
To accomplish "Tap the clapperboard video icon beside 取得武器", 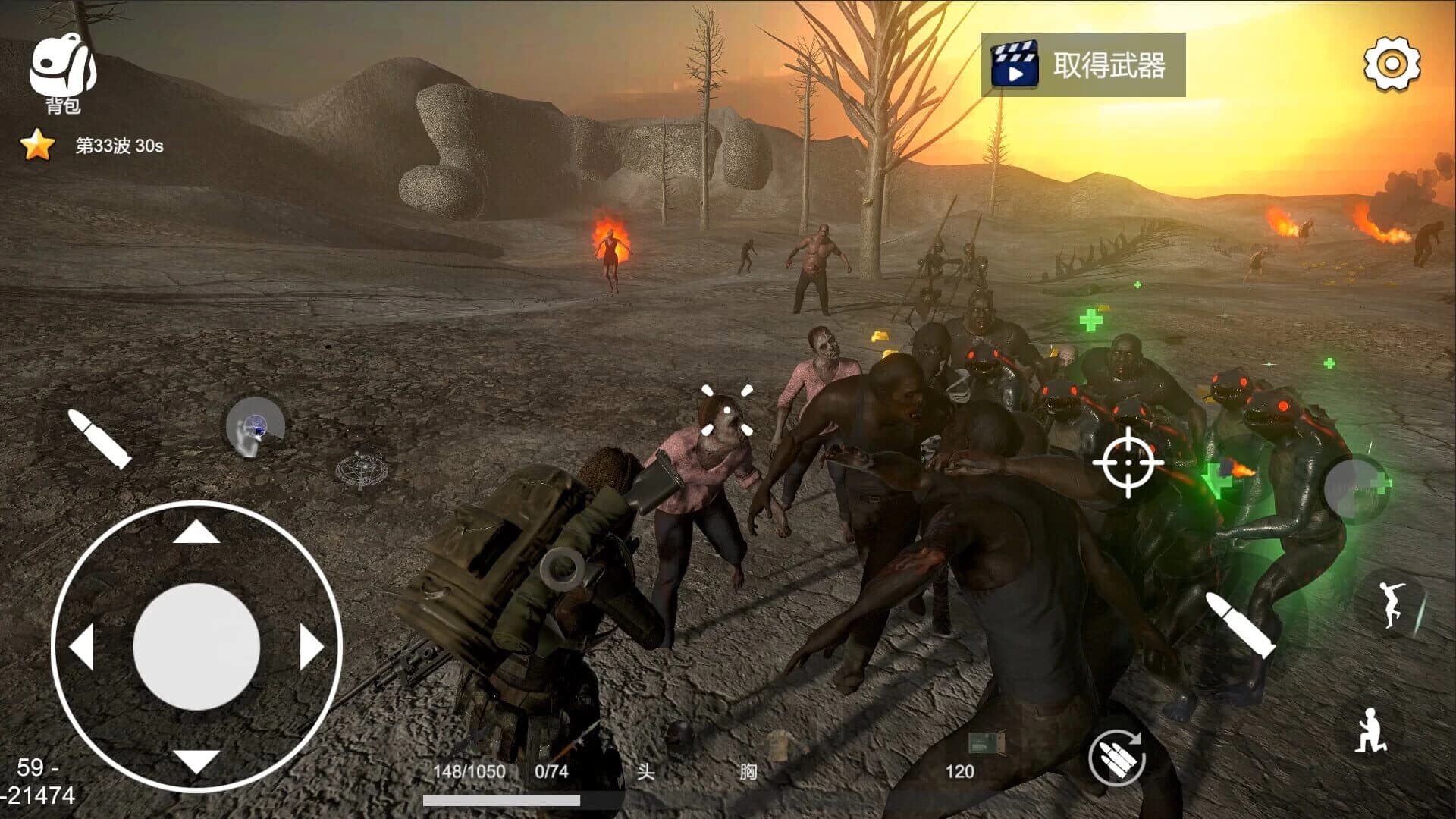I will click(1016, 64).
